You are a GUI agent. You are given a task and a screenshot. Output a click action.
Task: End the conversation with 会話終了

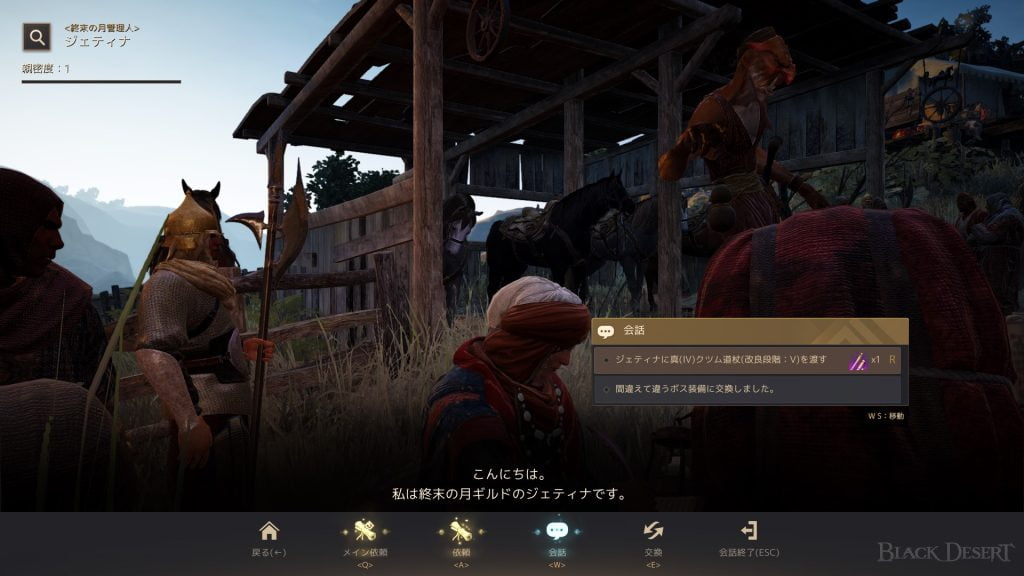click(x=748, y=537)
